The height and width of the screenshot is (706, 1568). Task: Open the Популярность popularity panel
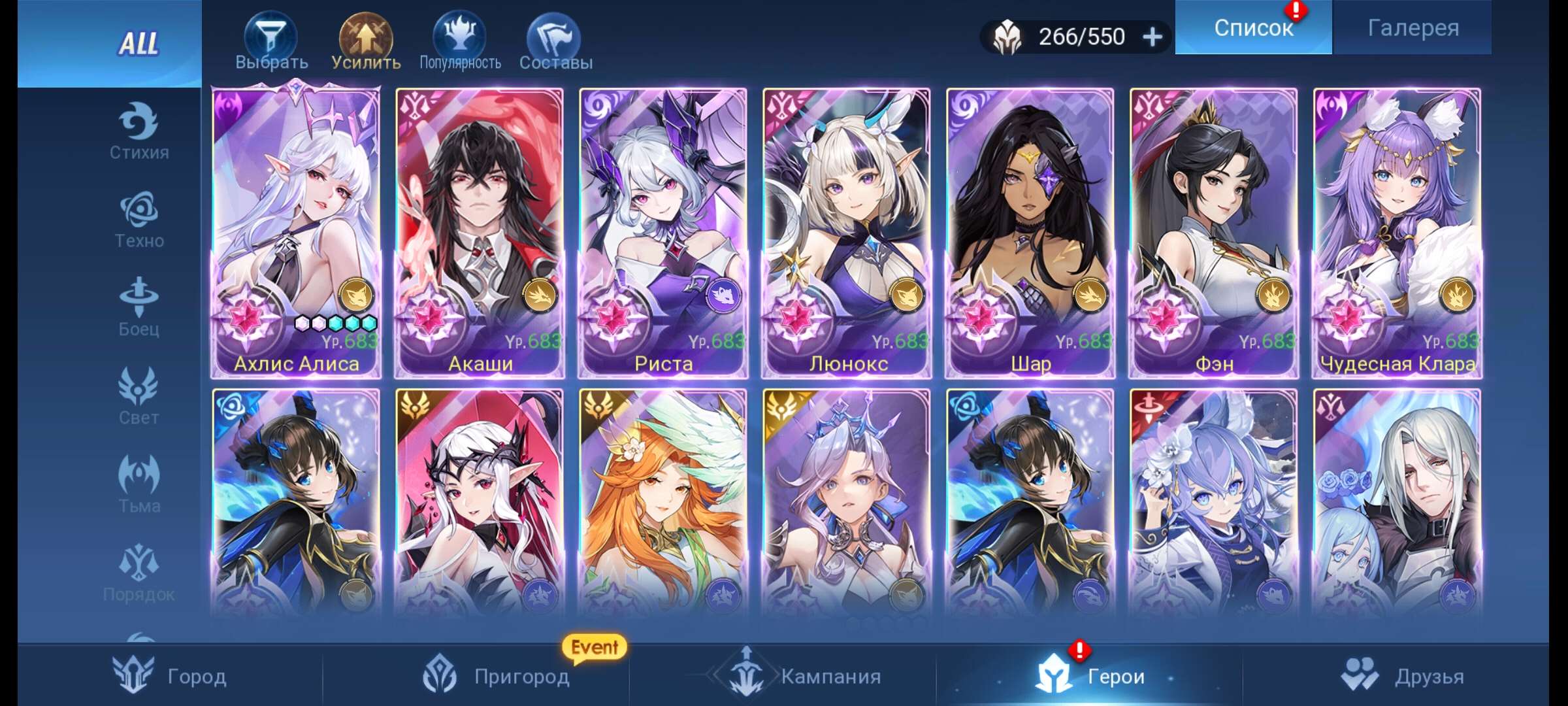(x=461, y=36)
